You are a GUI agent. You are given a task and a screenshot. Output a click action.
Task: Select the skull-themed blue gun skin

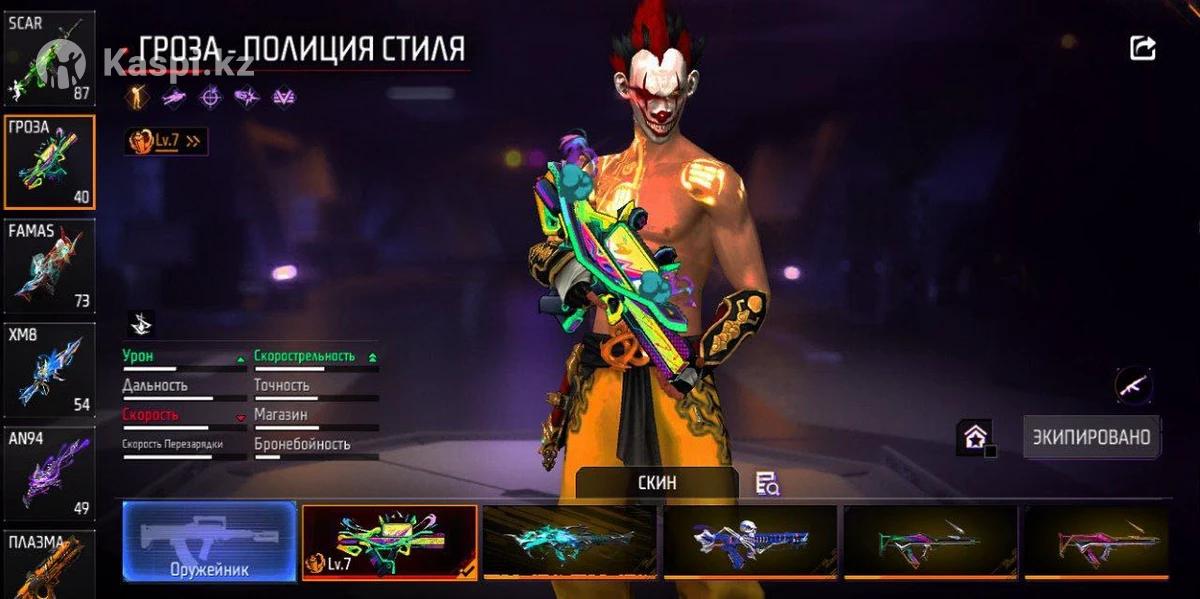[x=749, y=541]
